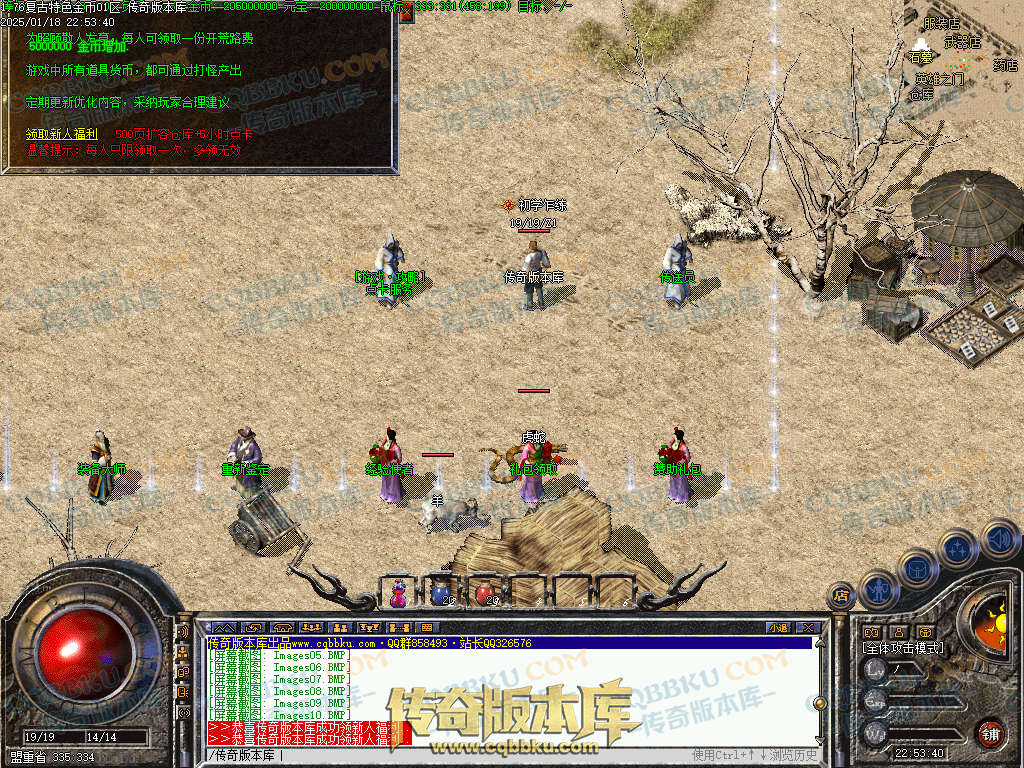Select the pink potion belt slot
Screen dimensions: 1024x768
399,593
